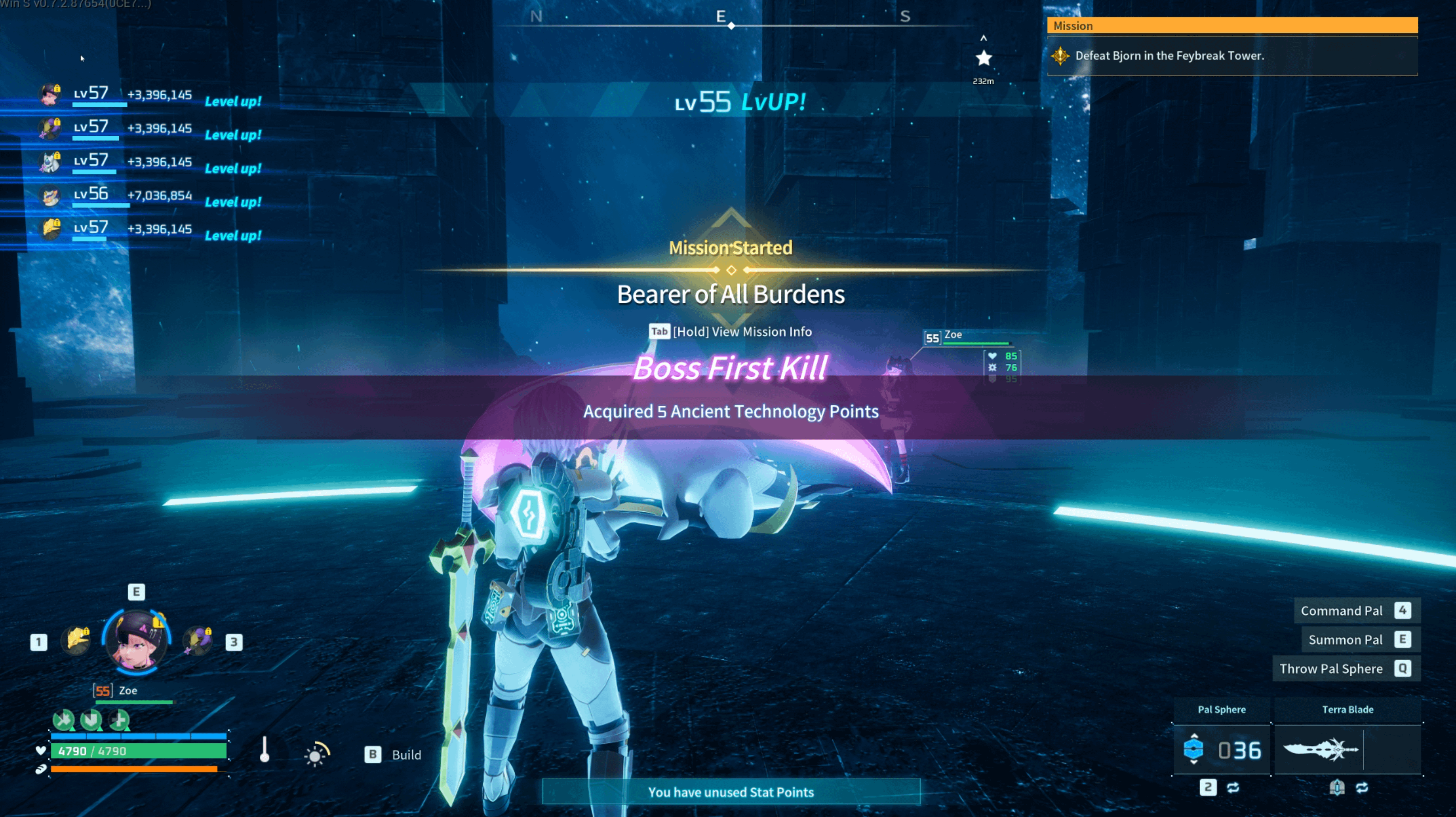This screenshot has height=817, width=1456.
Task: Click the sun time-of-day icon
Action: (316, 754)
